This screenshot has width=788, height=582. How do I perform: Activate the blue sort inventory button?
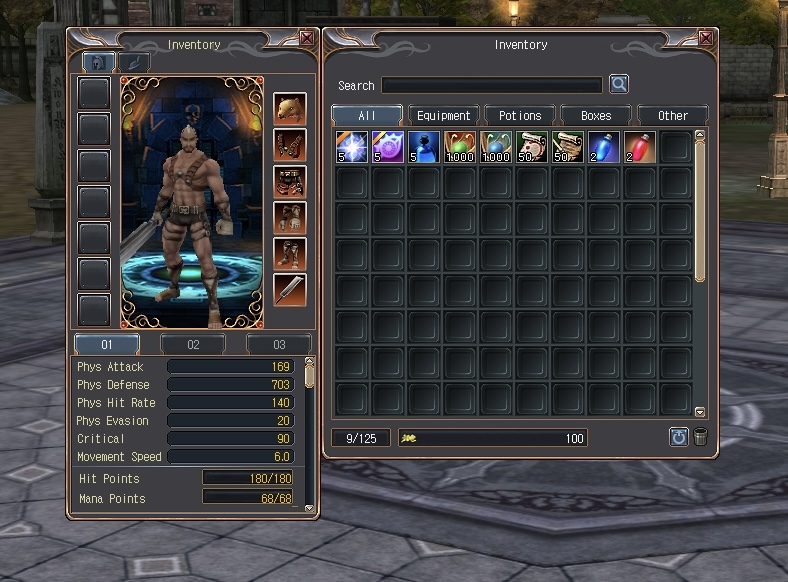(x=679, y=437)
